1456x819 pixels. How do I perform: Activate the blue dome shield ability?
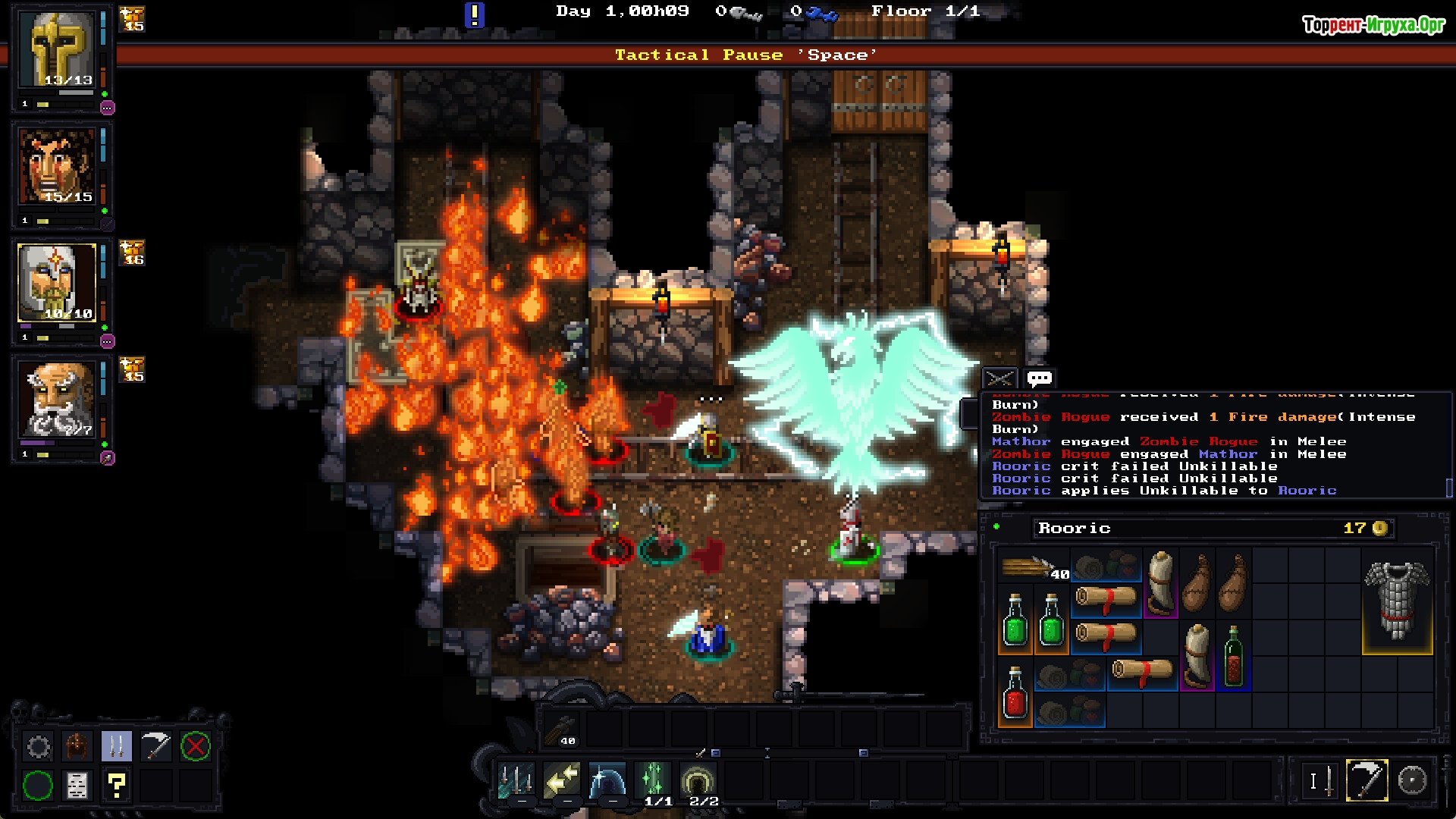click(x=607, y=780)
